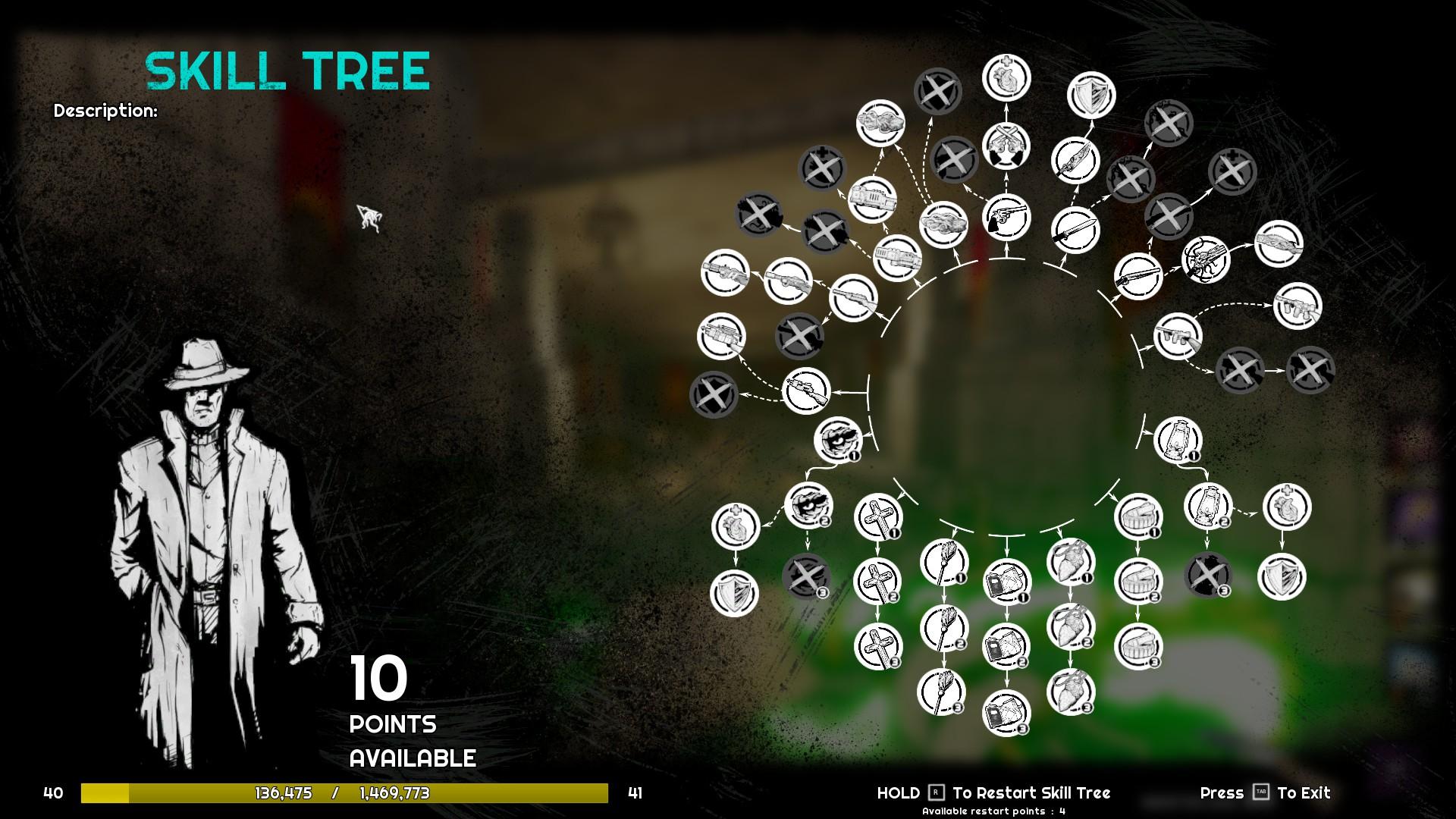1456x819 pixels.
Task: Select the lantern level 2 skill
Action: click(1207, 506)
